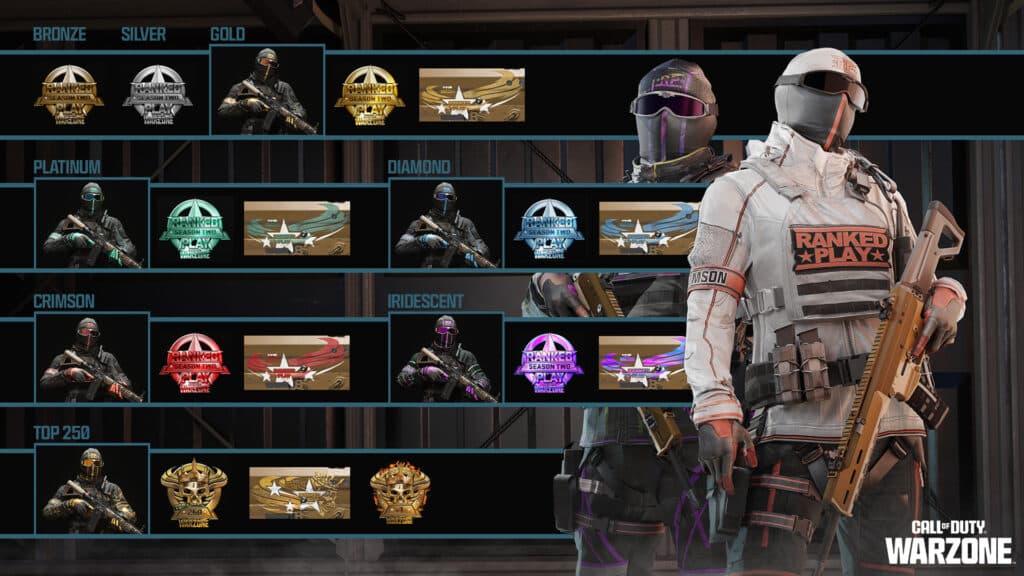Select the blue Diamond emblem
Viewport: 1024px width, 576px height.
[548, 228]
